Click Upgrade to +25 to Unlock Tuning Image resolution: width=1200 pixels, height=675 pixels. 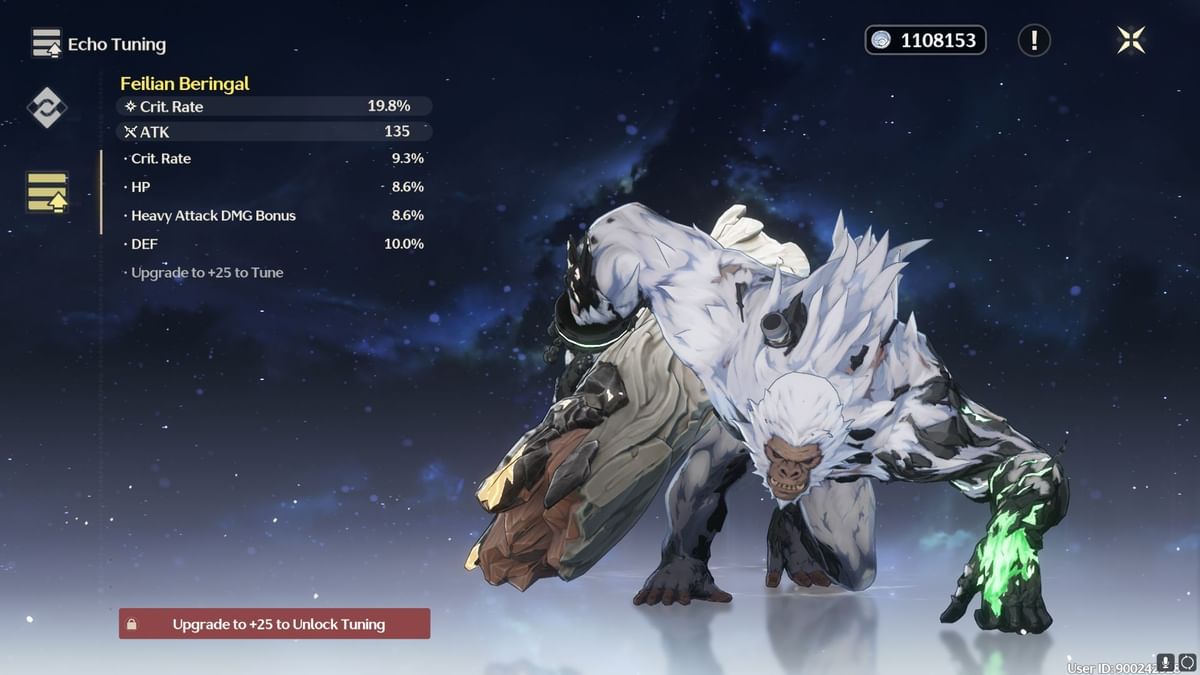(x=275, y=624)
